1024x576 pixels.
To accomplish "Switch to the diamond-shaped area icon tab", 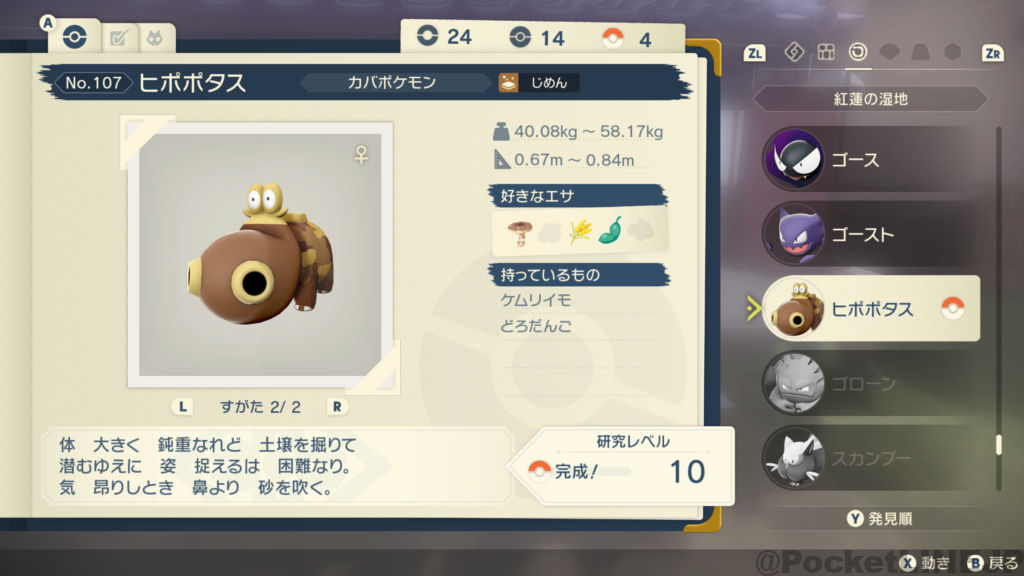I will pyautogui.click(x=794, y=52).
